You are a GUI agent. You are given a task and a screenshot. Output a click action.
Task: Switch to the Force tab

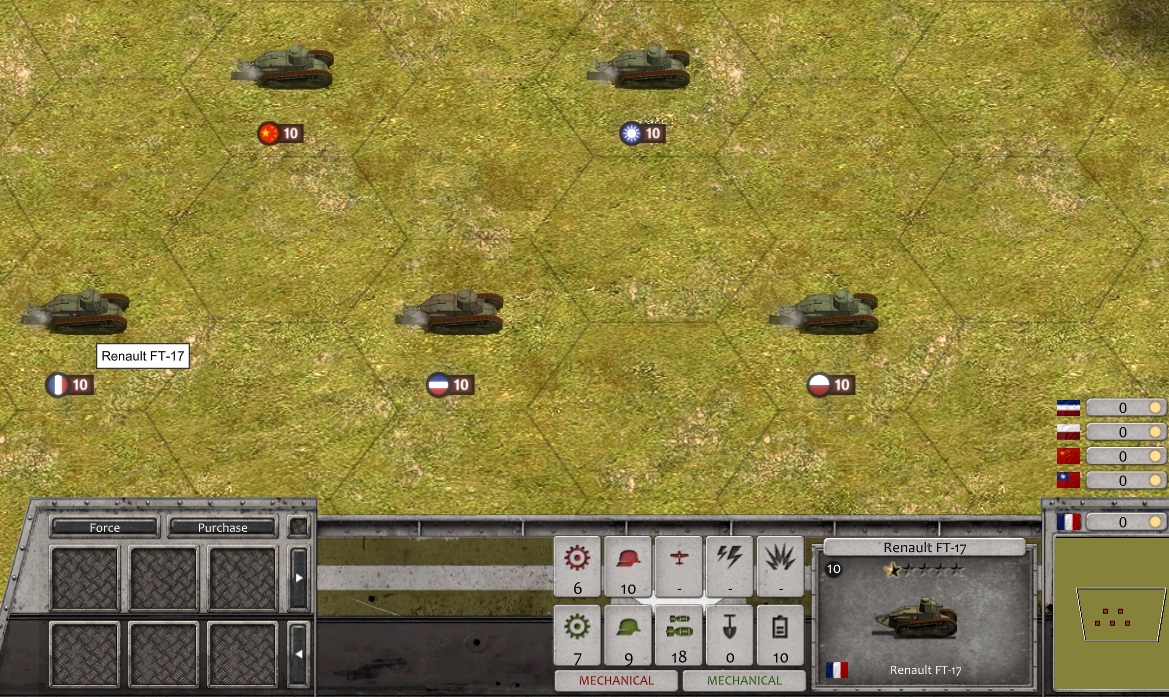pos(105,527)
